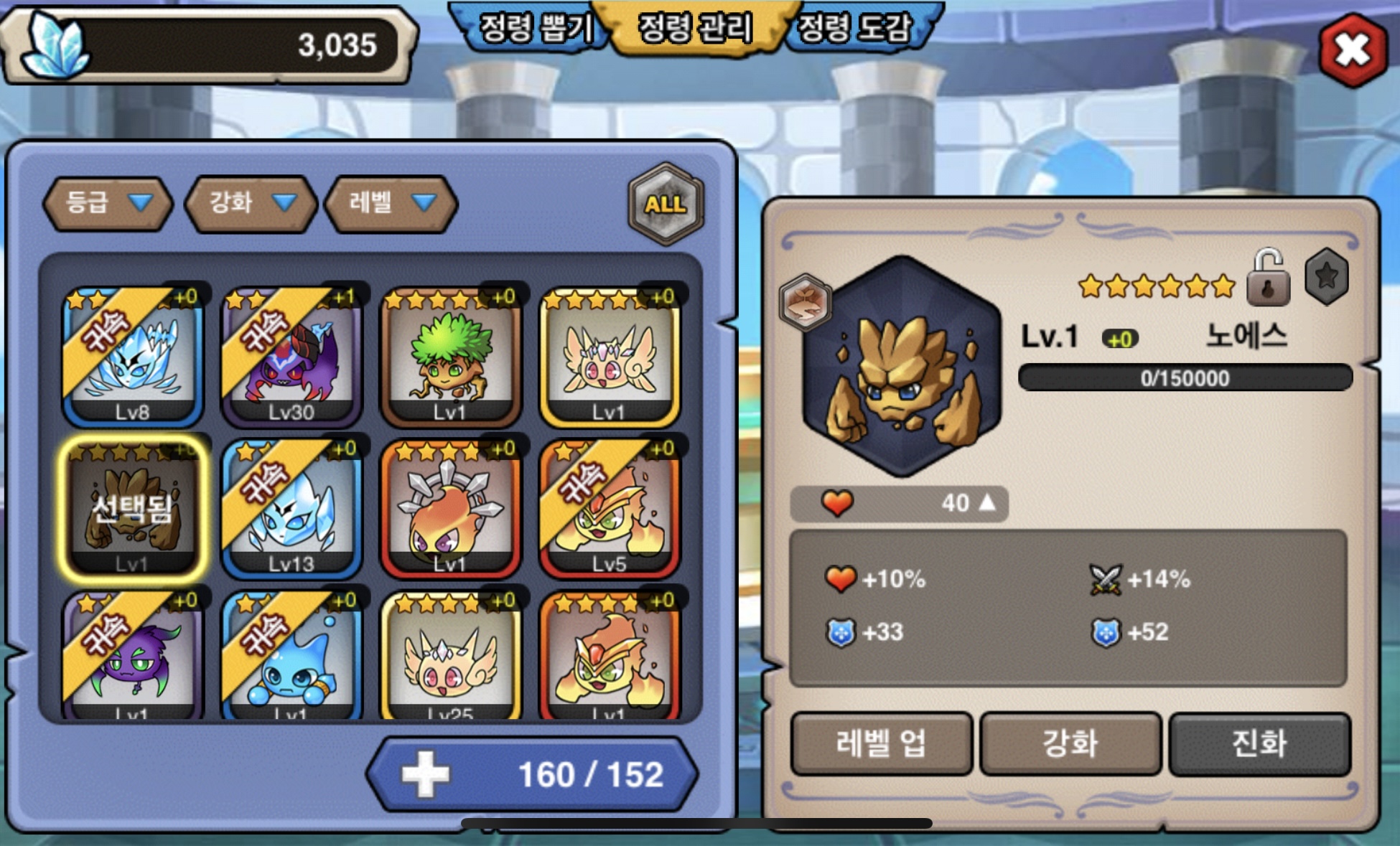Expand spirit storage with the plus button
Screen dimensions: 1400x846
(425, 774)
